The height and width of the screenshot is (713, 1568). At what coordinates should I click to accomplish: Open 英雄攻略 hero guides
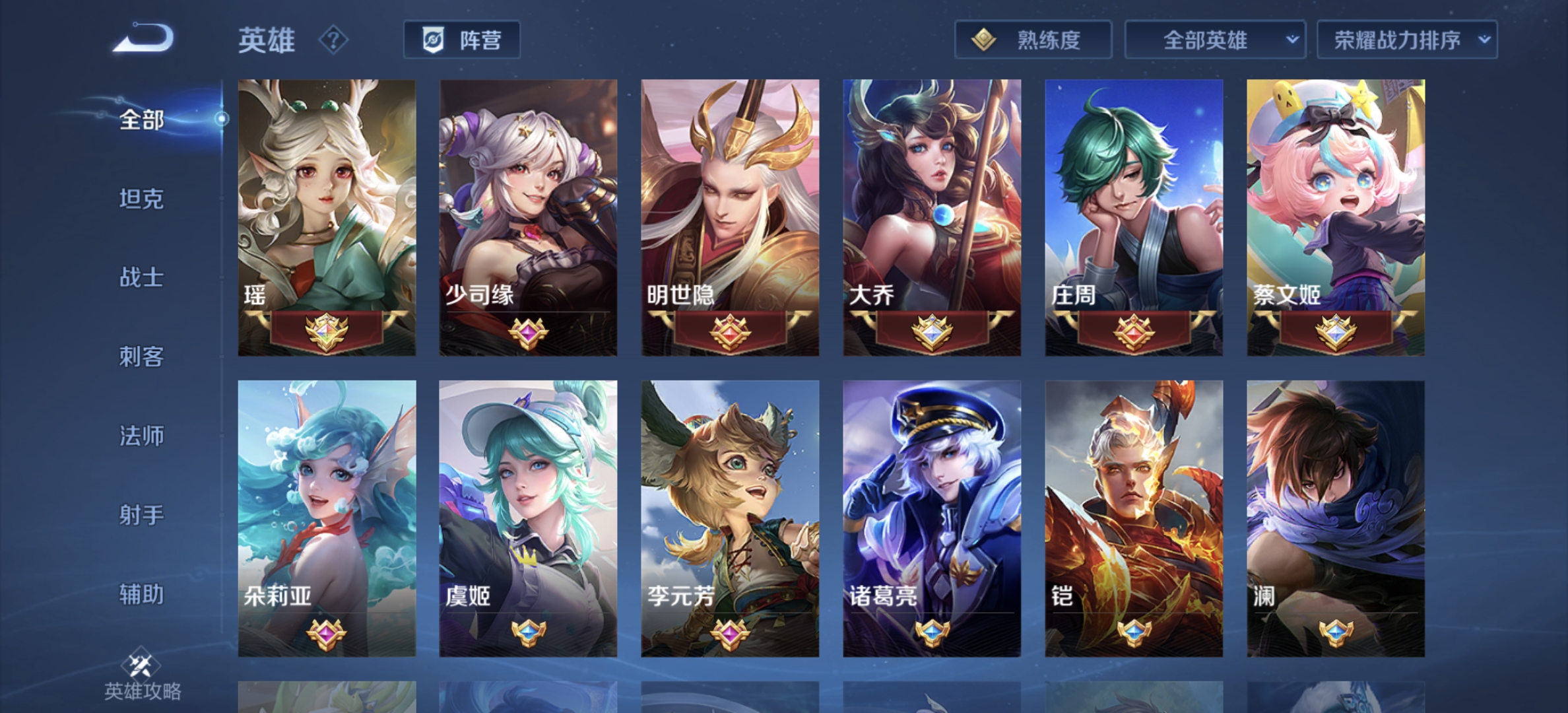(143, 677)
